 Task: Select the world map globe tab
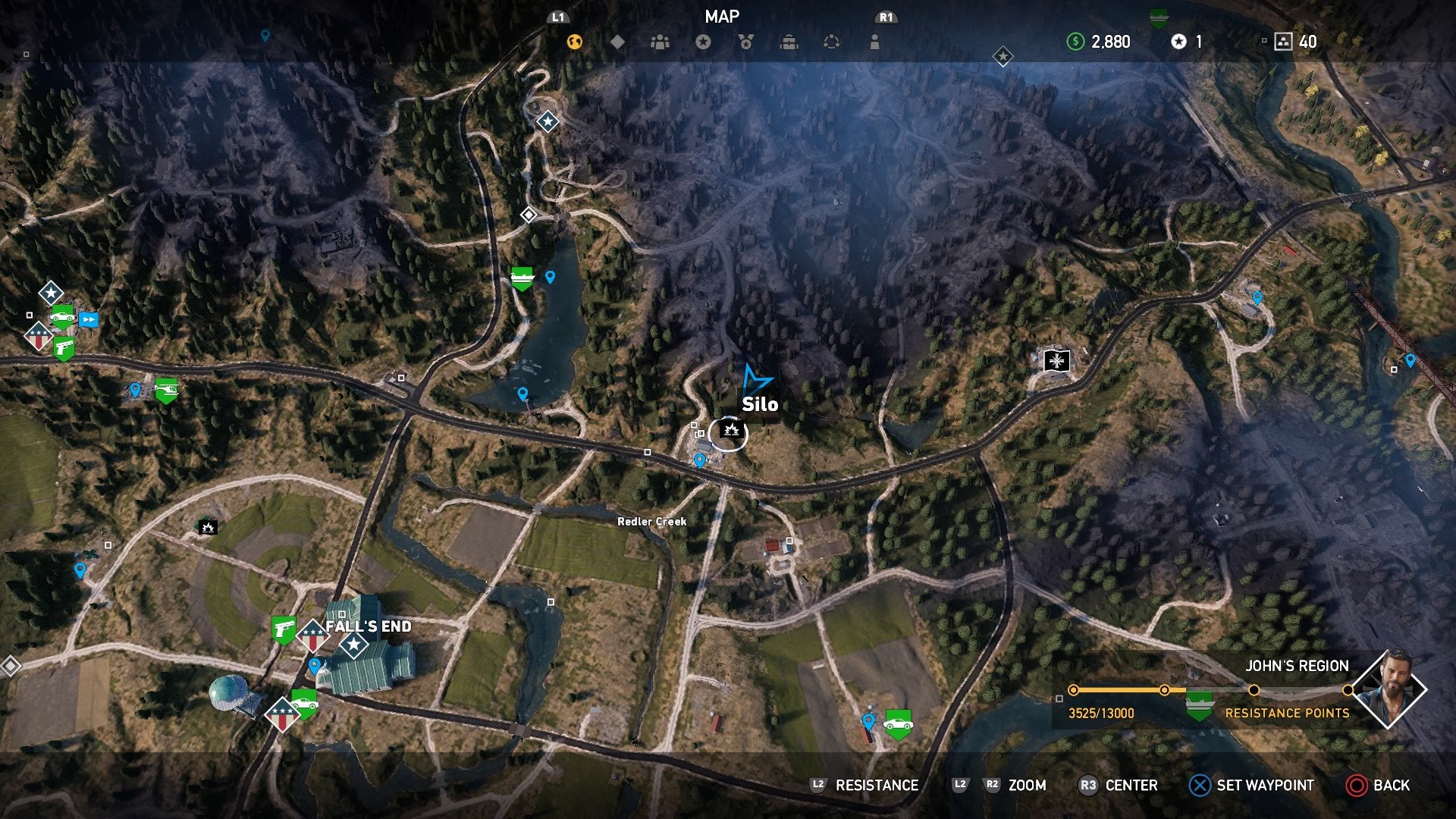[x=574, y=43]
